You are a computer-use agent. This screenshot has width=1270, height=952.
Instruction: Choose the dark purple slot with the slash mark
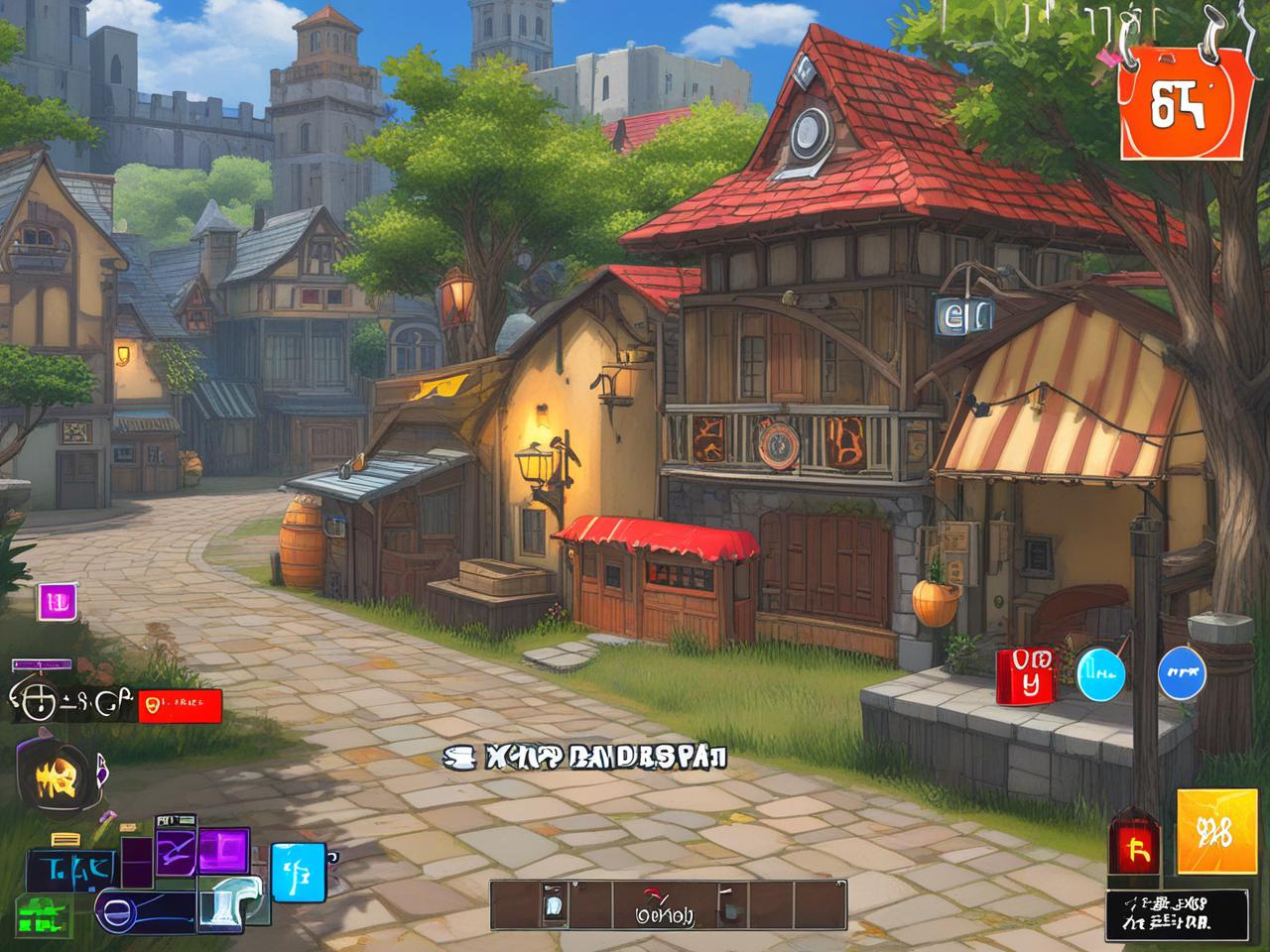pyautogui.click(x=175, y=855)
